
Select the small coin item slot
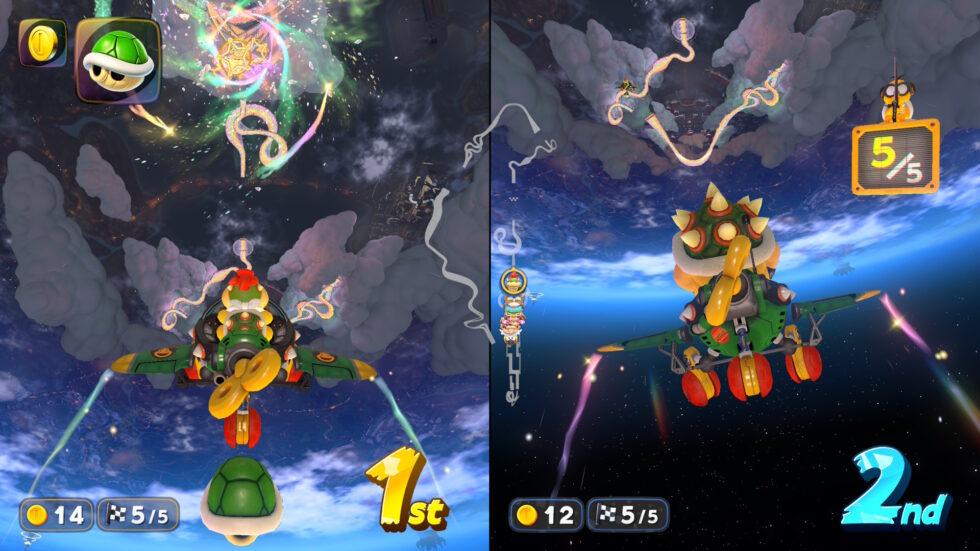(x=42, y=43)
